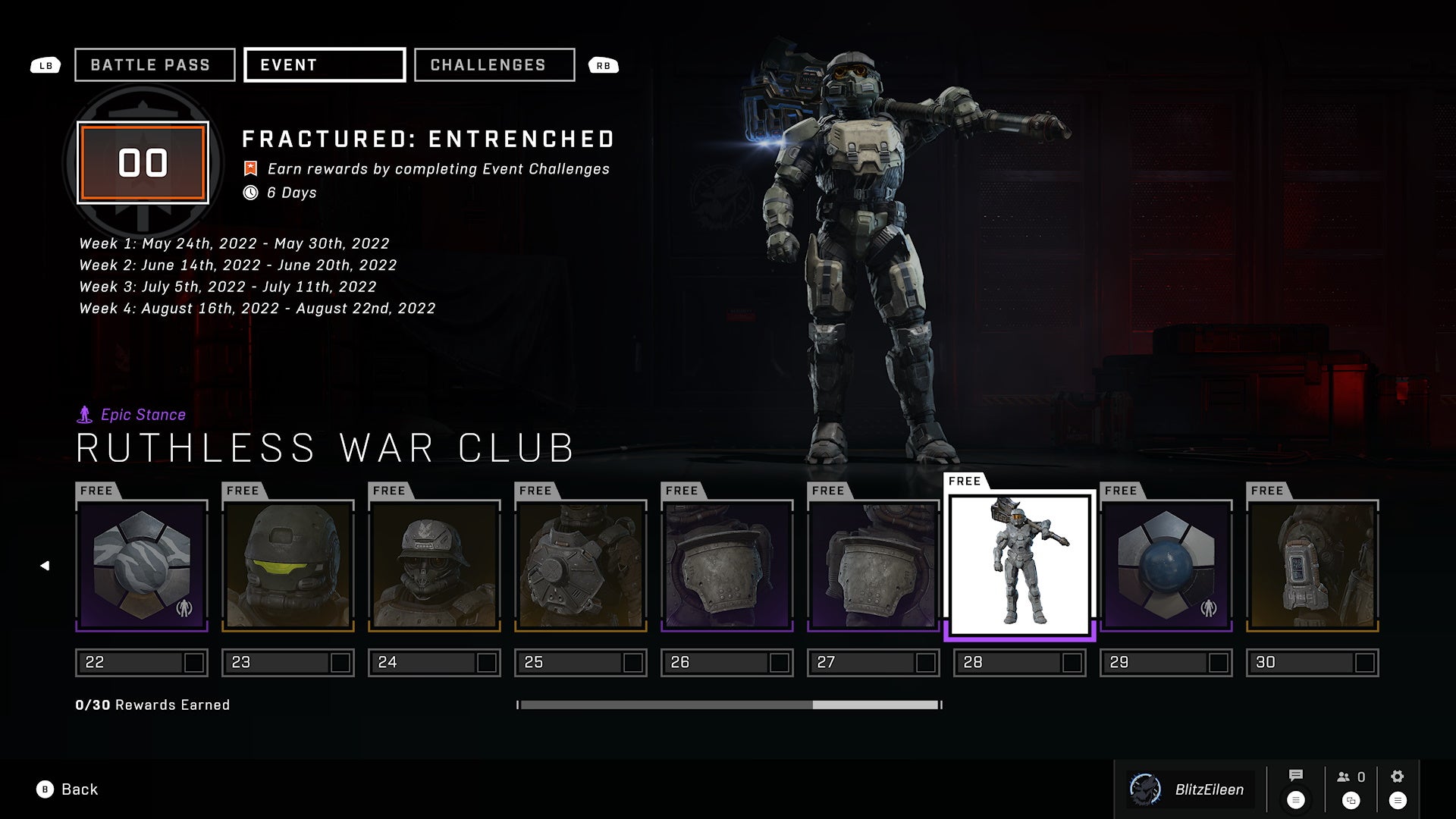Pick the tier 24 capped helmet reward
The image size is (1456, 819).
point(435,566)
